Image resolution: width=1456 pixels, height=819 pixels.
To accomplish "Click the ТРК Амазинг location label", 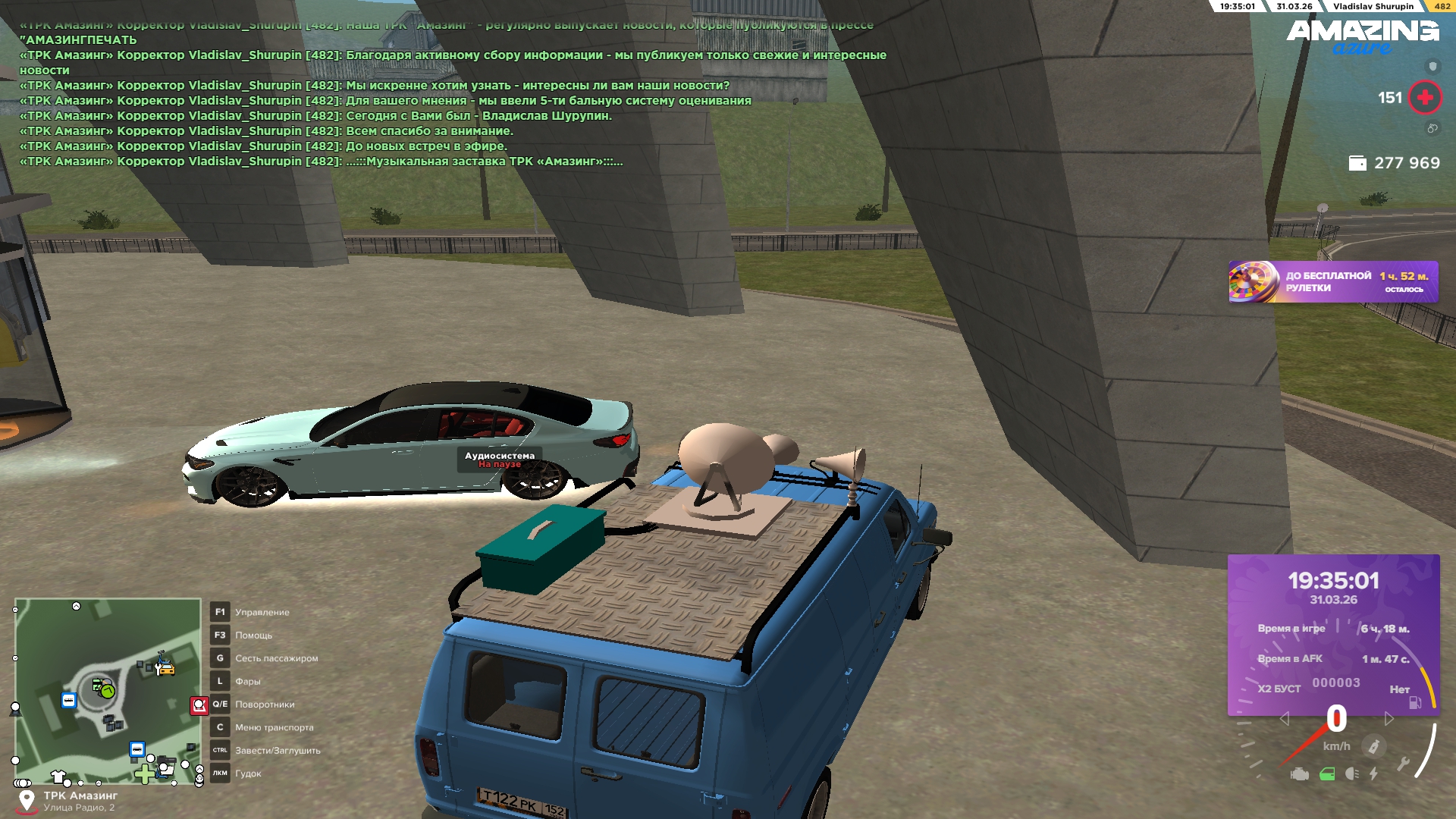I will point(80,795).
